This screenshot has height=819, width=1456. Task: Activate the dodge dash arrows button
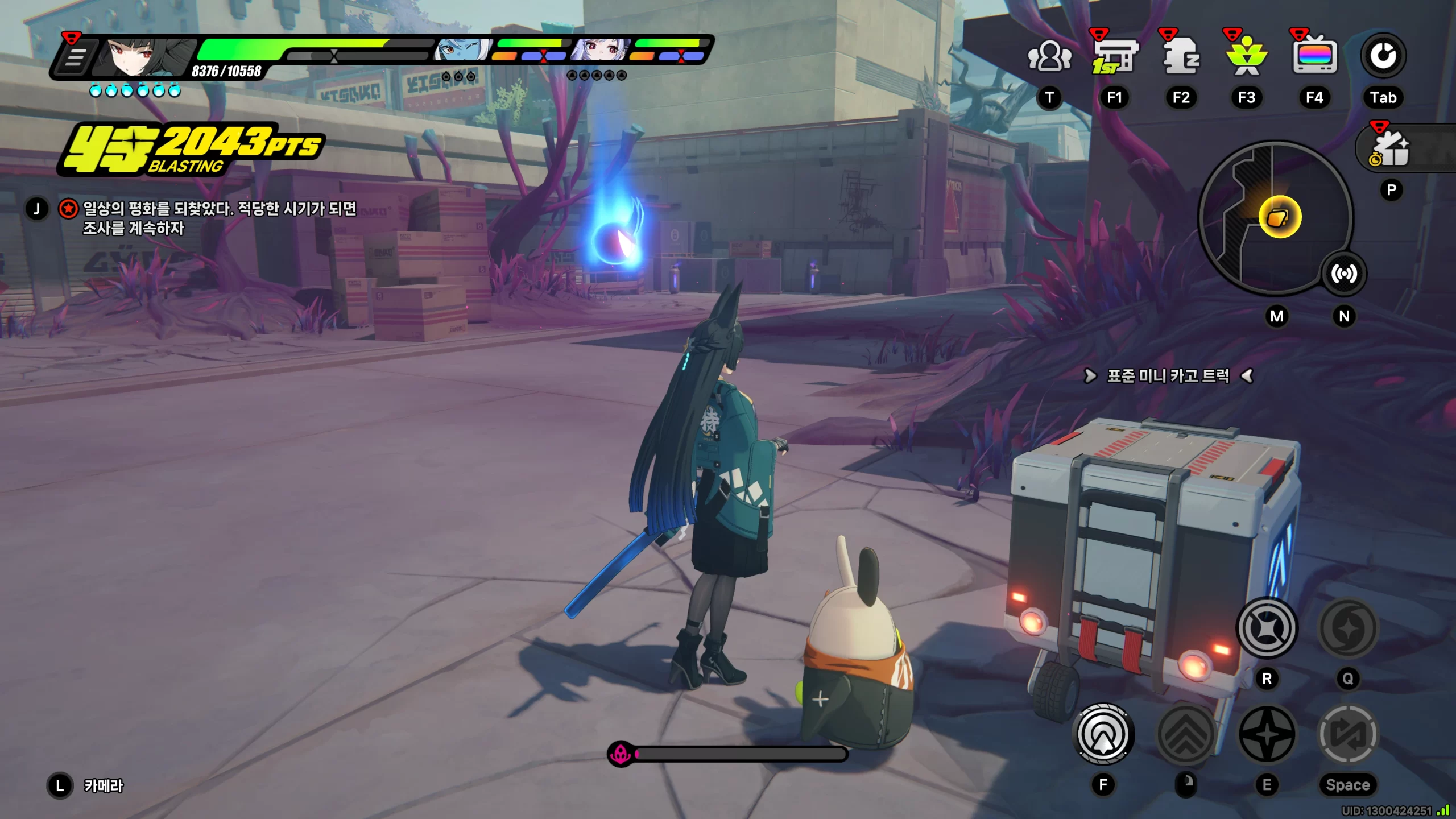point(1186,734)
